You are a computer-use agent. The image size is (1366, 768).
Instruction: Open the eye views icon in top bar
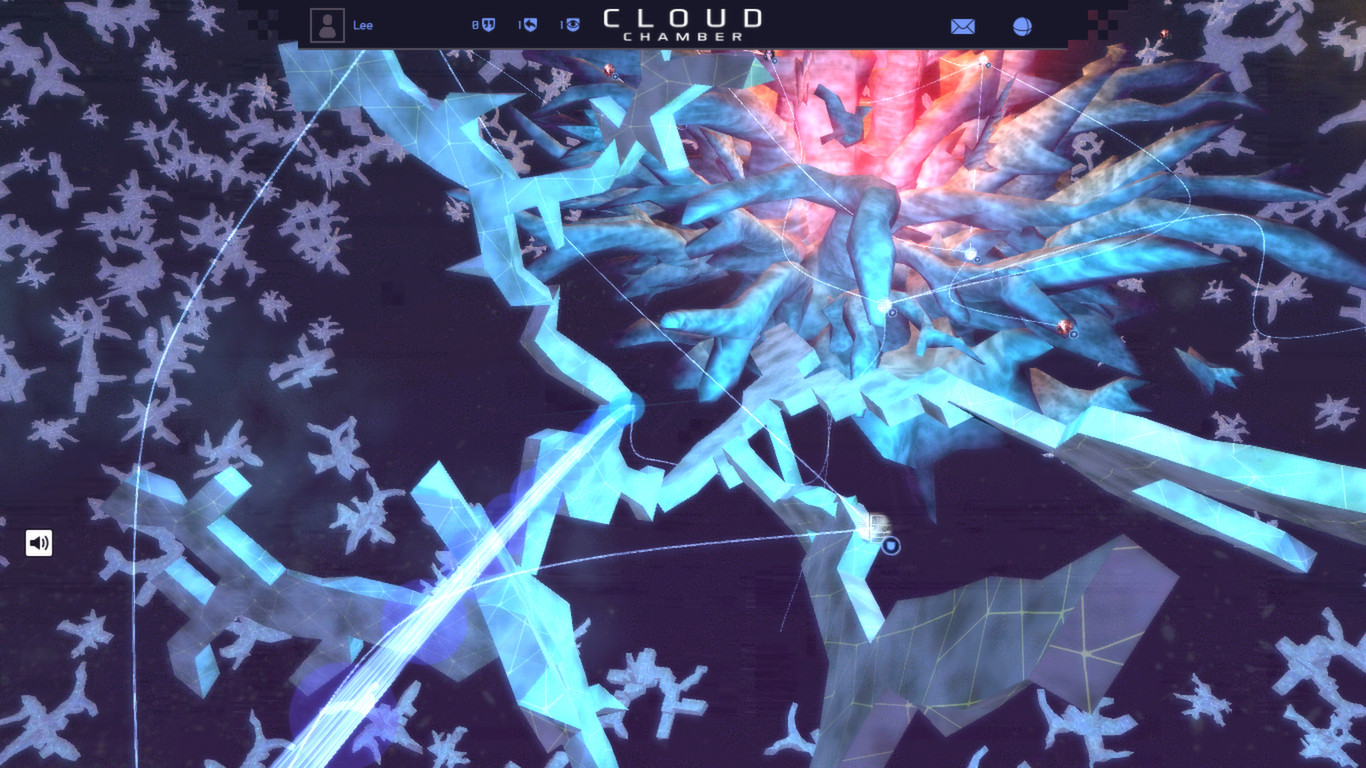click(x=569, y=24)
